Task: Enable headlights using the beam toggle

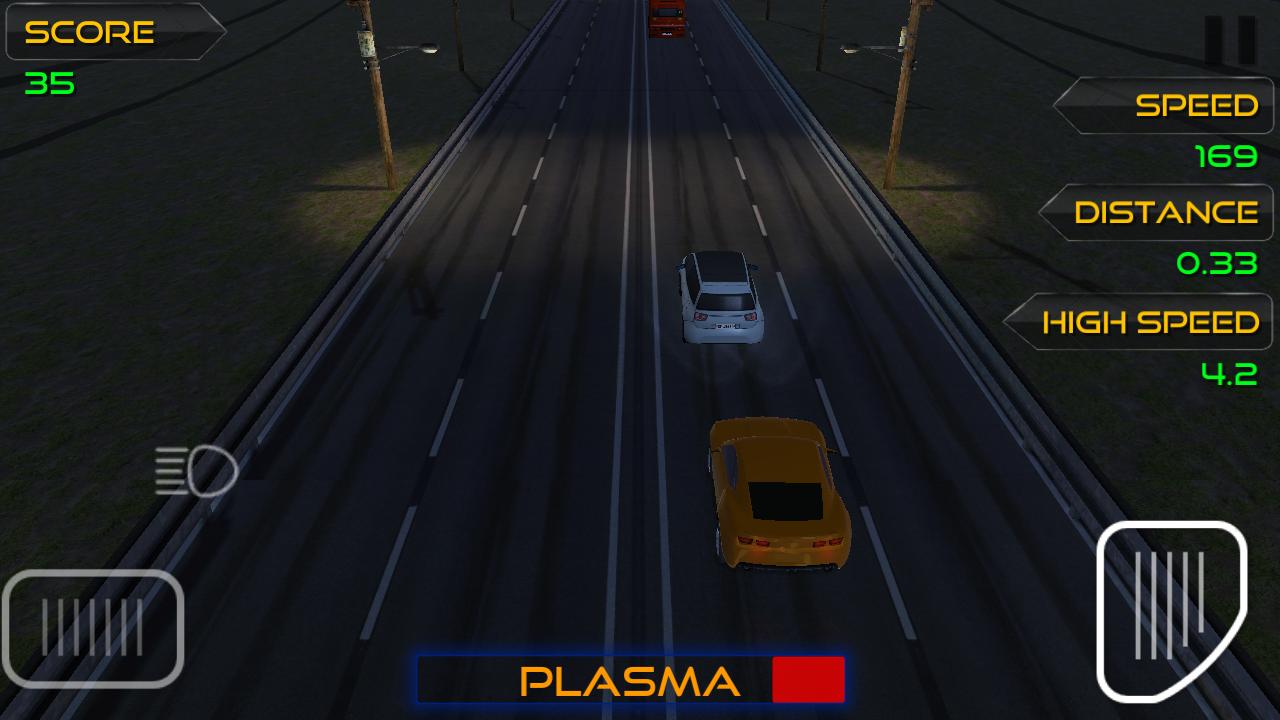Action: pos(190,472)
